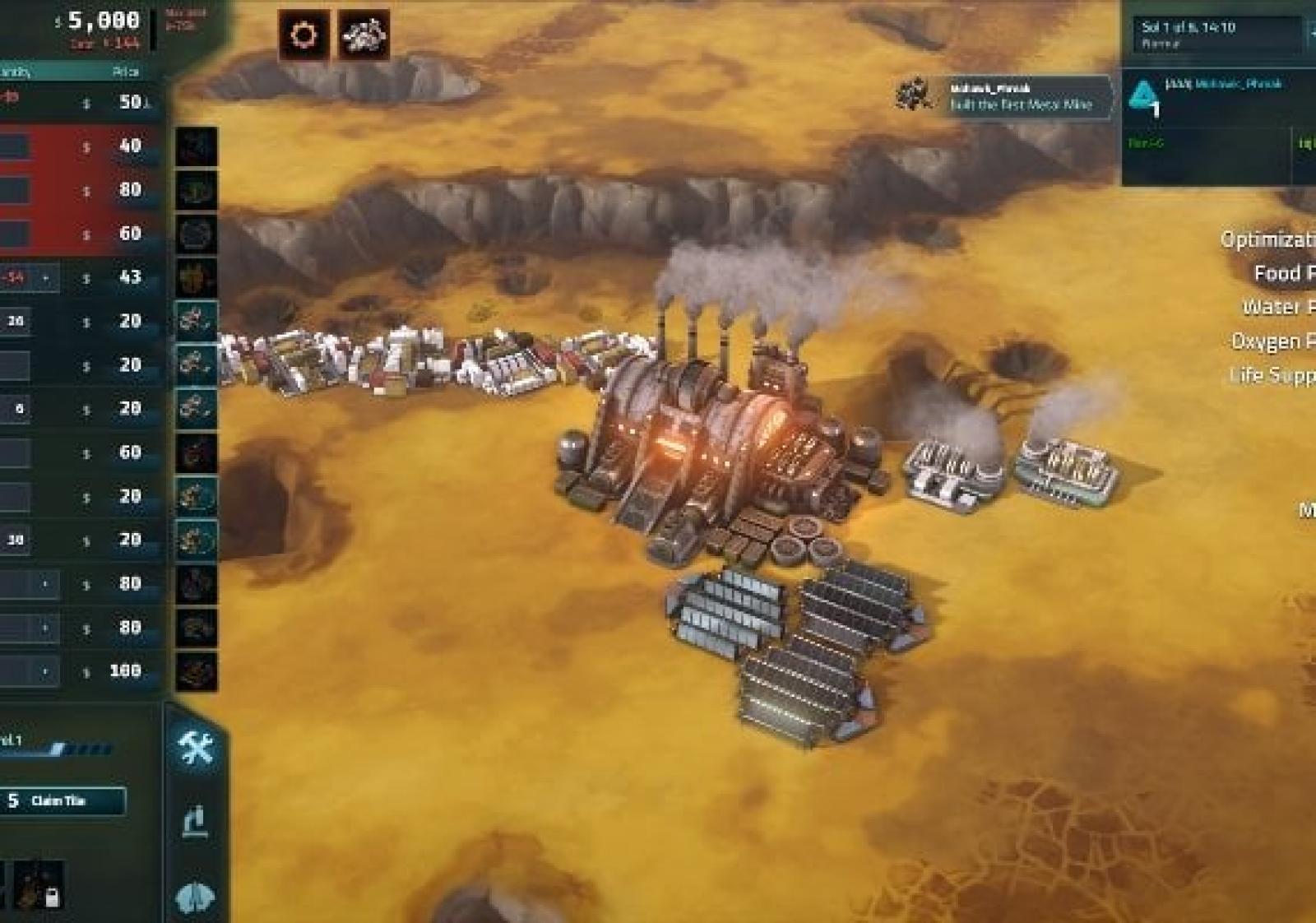Switch to the microscope research tab
1316x923 pixels.
pyautogui.click(x=196, y=821)
